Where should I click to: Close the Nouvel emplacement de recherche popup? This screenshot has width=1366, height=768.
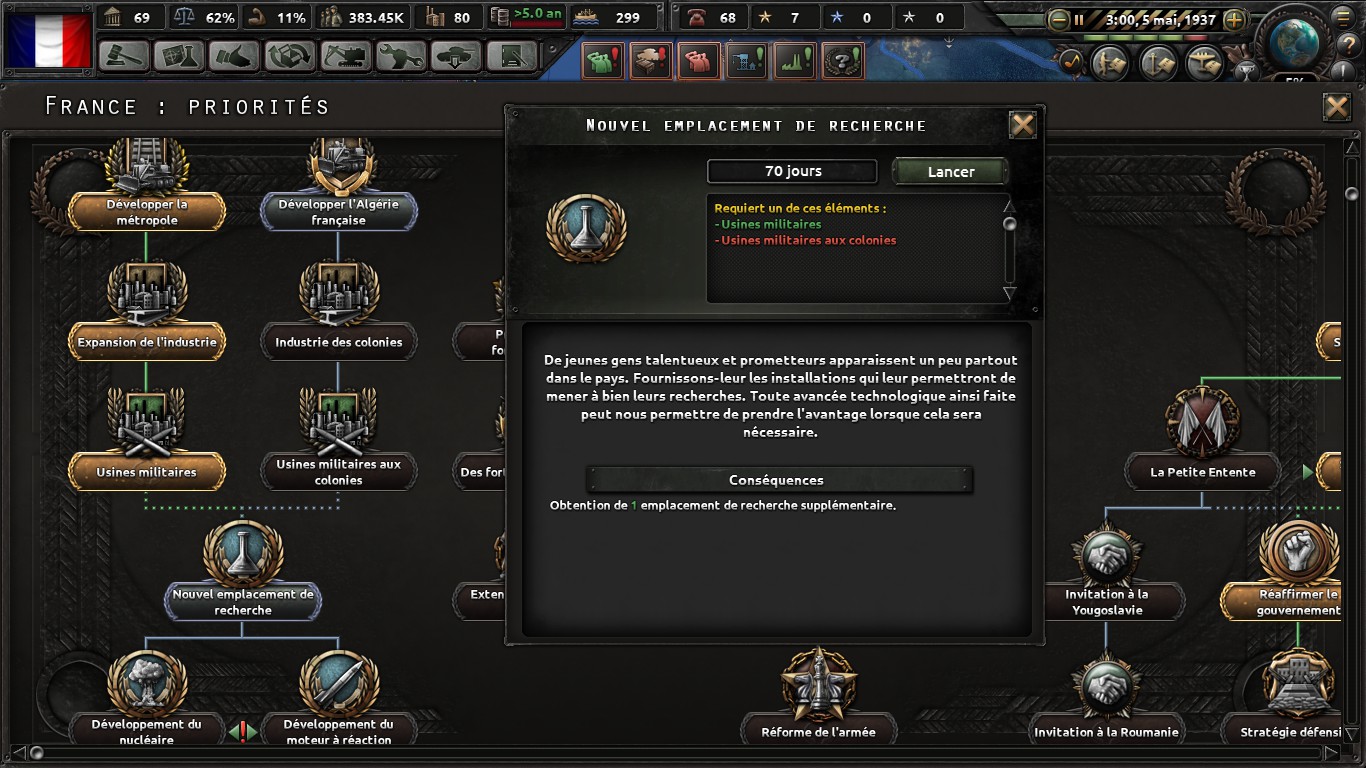pos(1022,125)
